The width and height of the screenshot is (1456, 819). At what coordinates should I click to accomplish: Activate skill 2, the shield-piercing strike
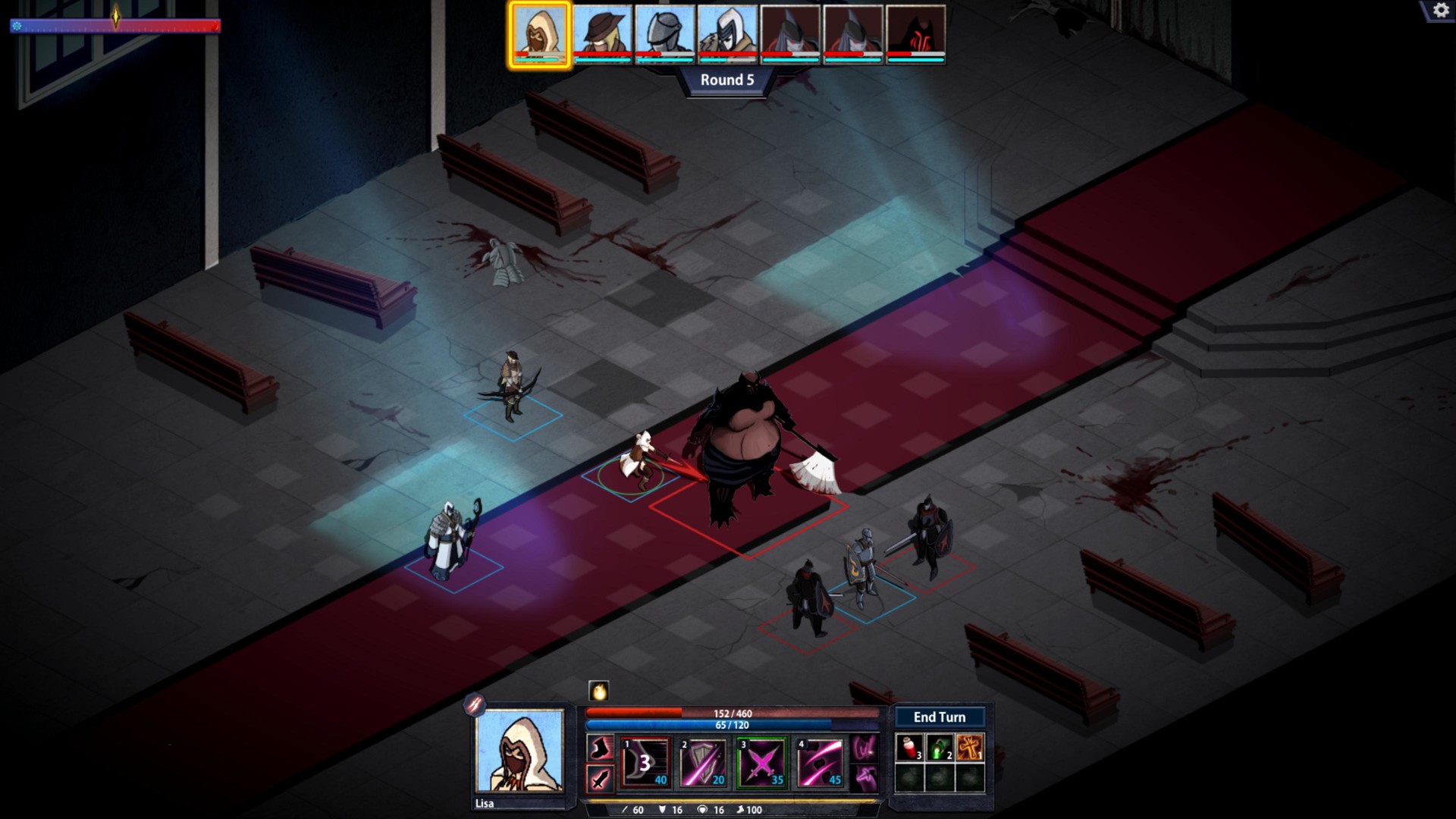(x=701, y=764)
